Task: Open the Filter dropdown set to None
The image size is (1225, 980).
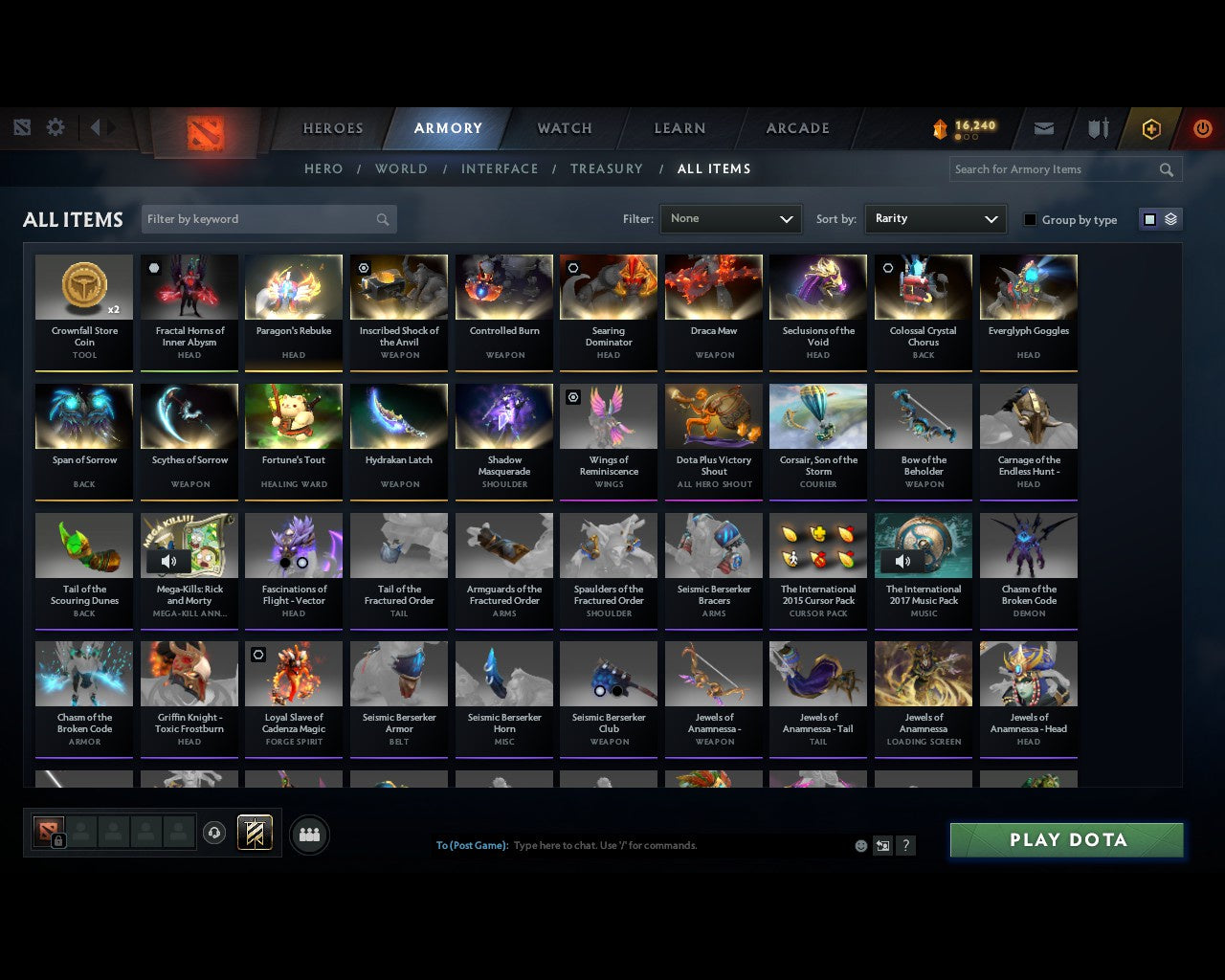Action: (x=730, y=218)
